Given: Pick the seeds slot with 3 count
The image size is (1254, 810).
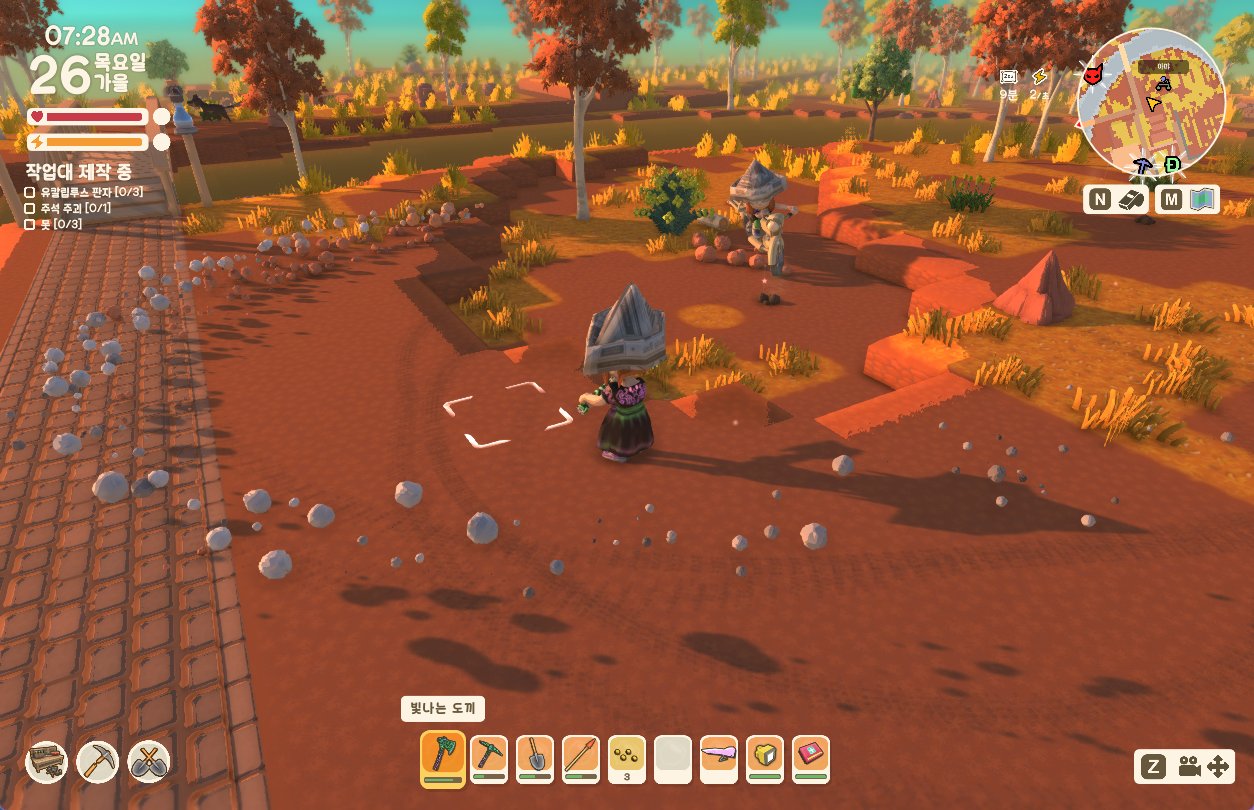Looking at the screenshot, I should click(x=627, y=759).
